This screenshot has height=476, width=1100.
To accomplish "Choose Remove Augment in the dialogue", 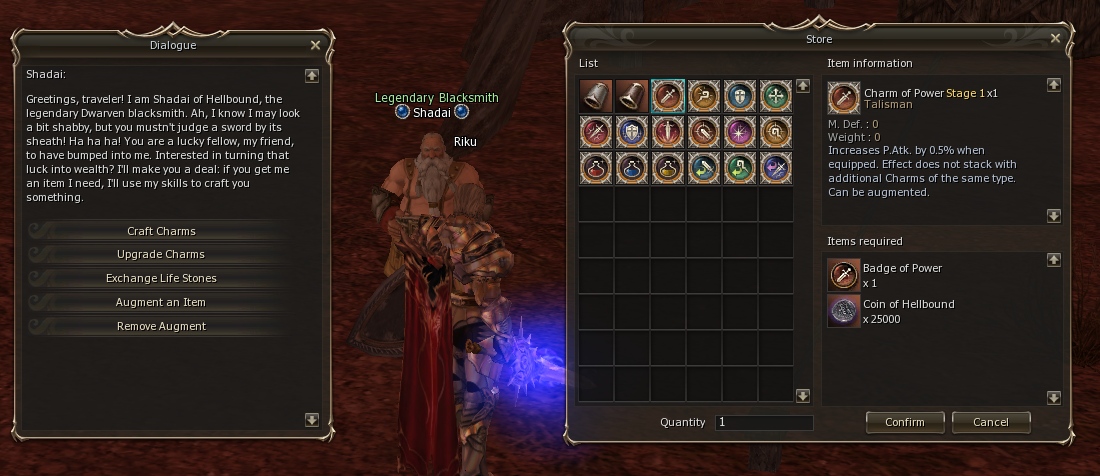I will (x=161, y=326).
